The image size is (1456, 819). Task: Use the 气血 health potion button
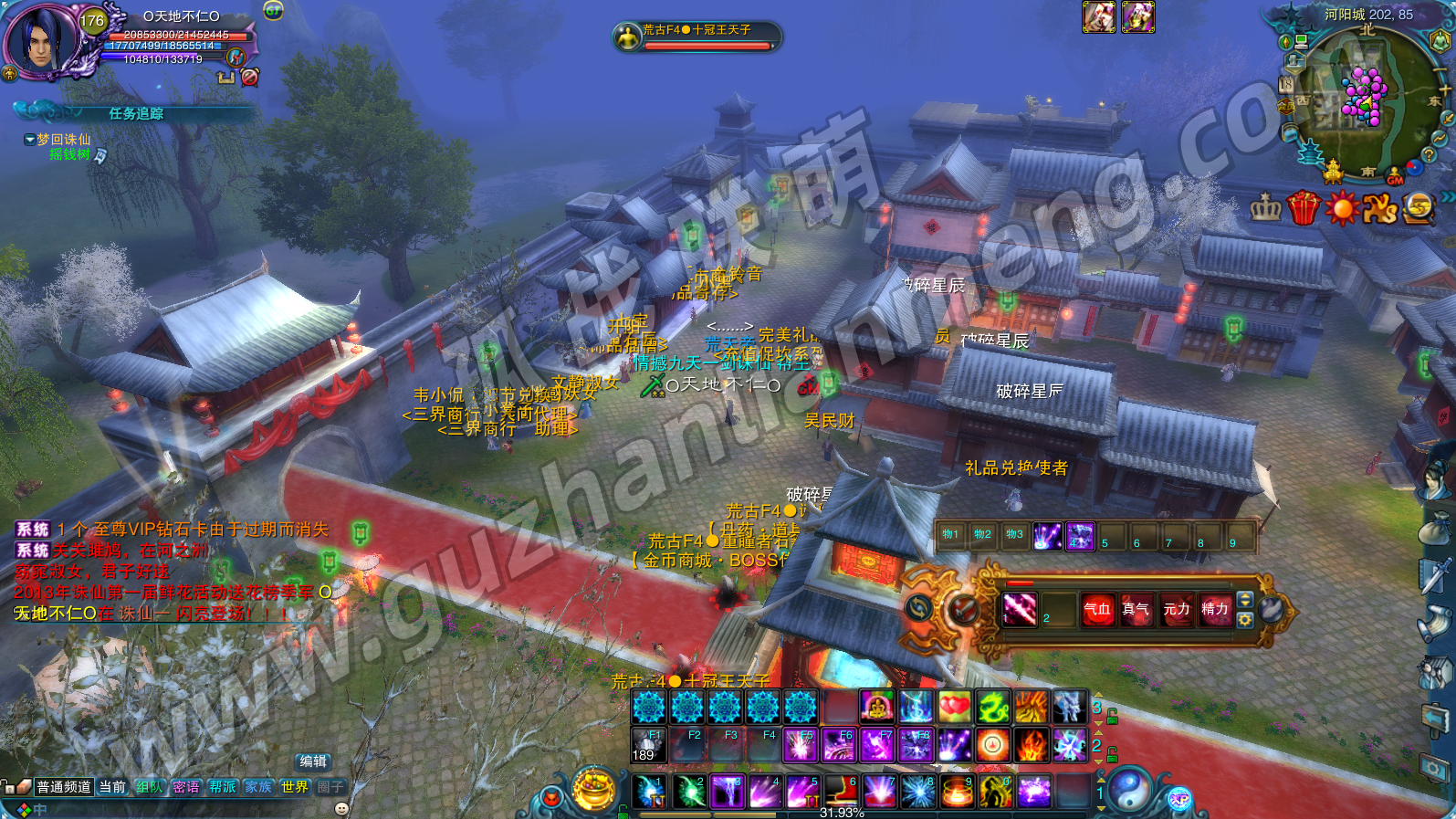[1097, 609]
